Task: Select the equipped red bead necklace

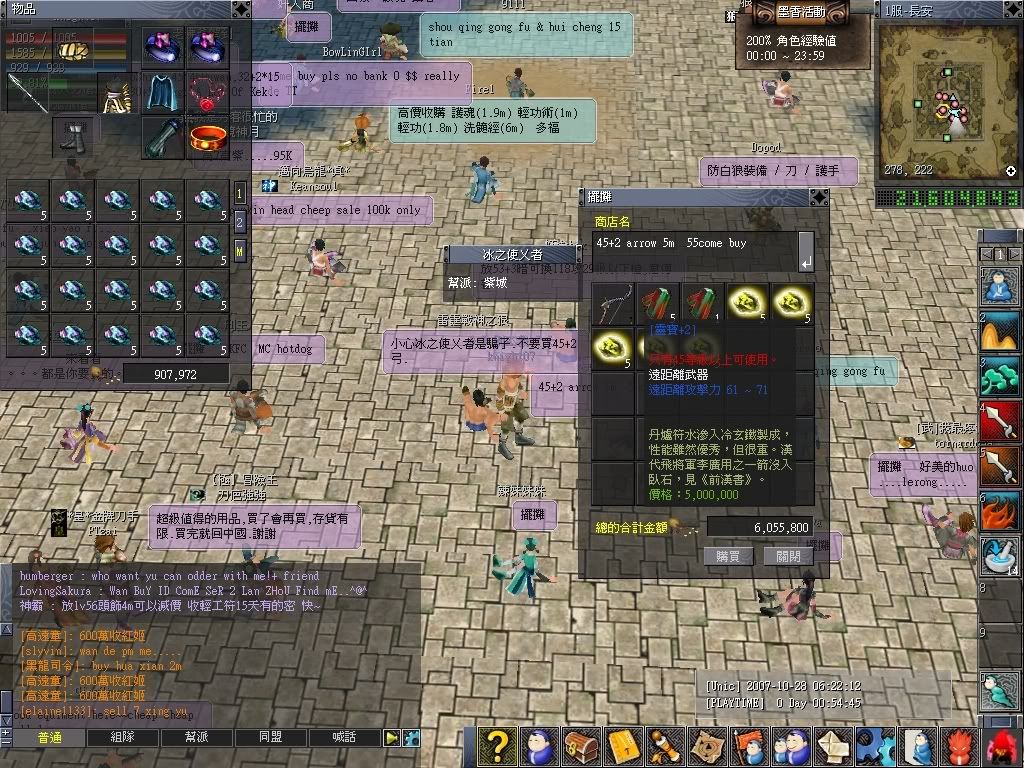Action: point(207,92)
